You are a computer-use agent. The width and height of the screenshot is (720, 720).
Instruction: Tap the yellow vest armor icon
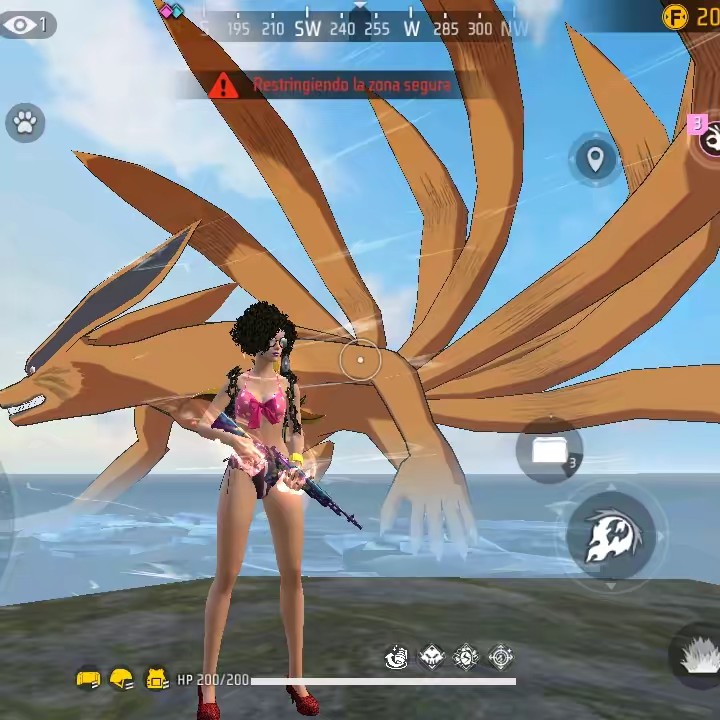88,680
